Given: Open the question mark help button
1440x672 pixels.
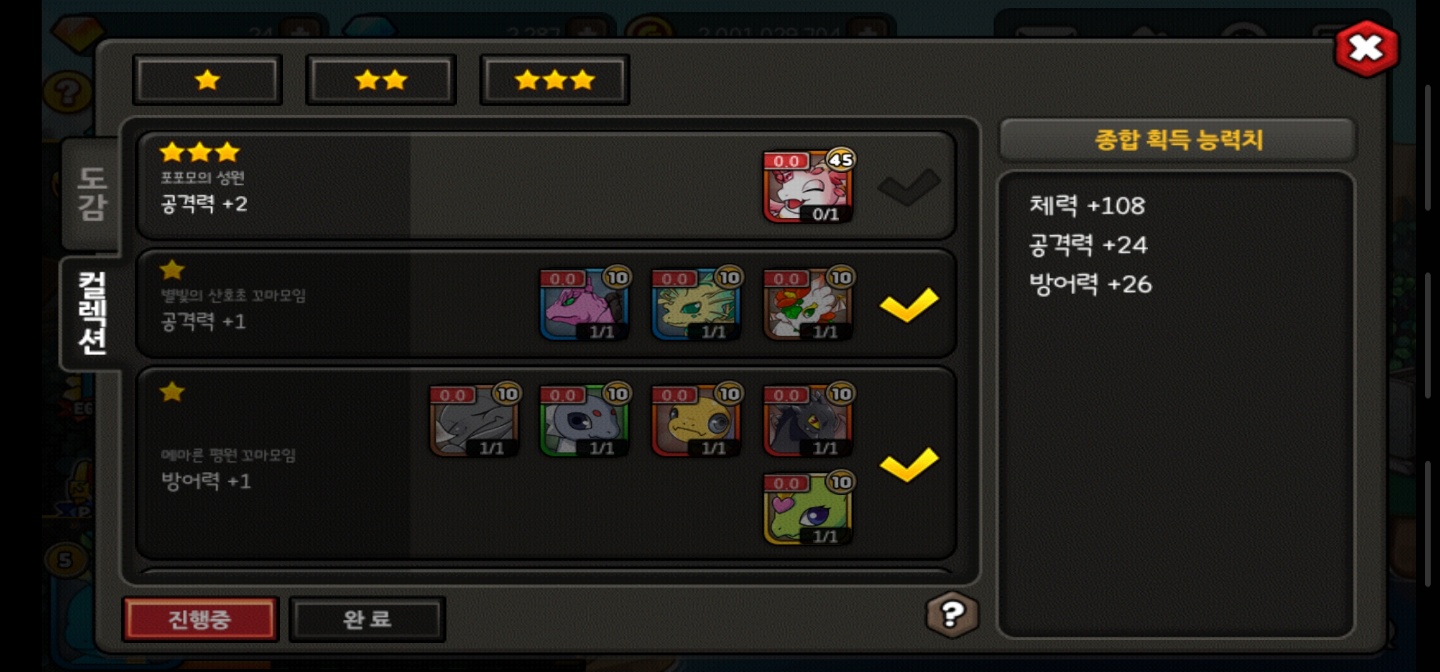Looking at the screenshot, I should (951, 613).
